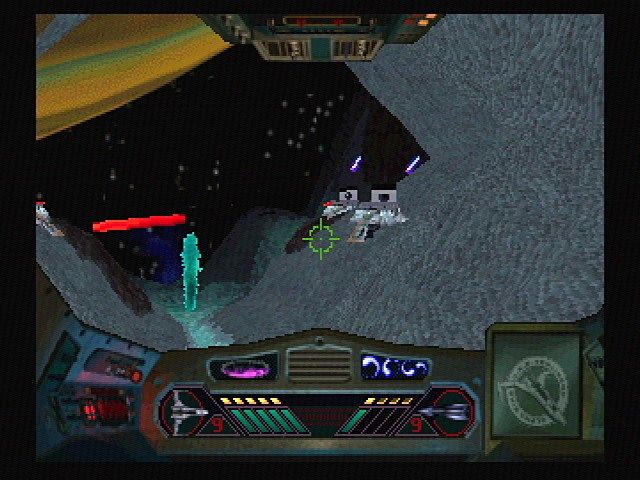Open the compass radar display
Viewport: 640px width, 480px height.
pyautogui.click(x=535, y=380)
